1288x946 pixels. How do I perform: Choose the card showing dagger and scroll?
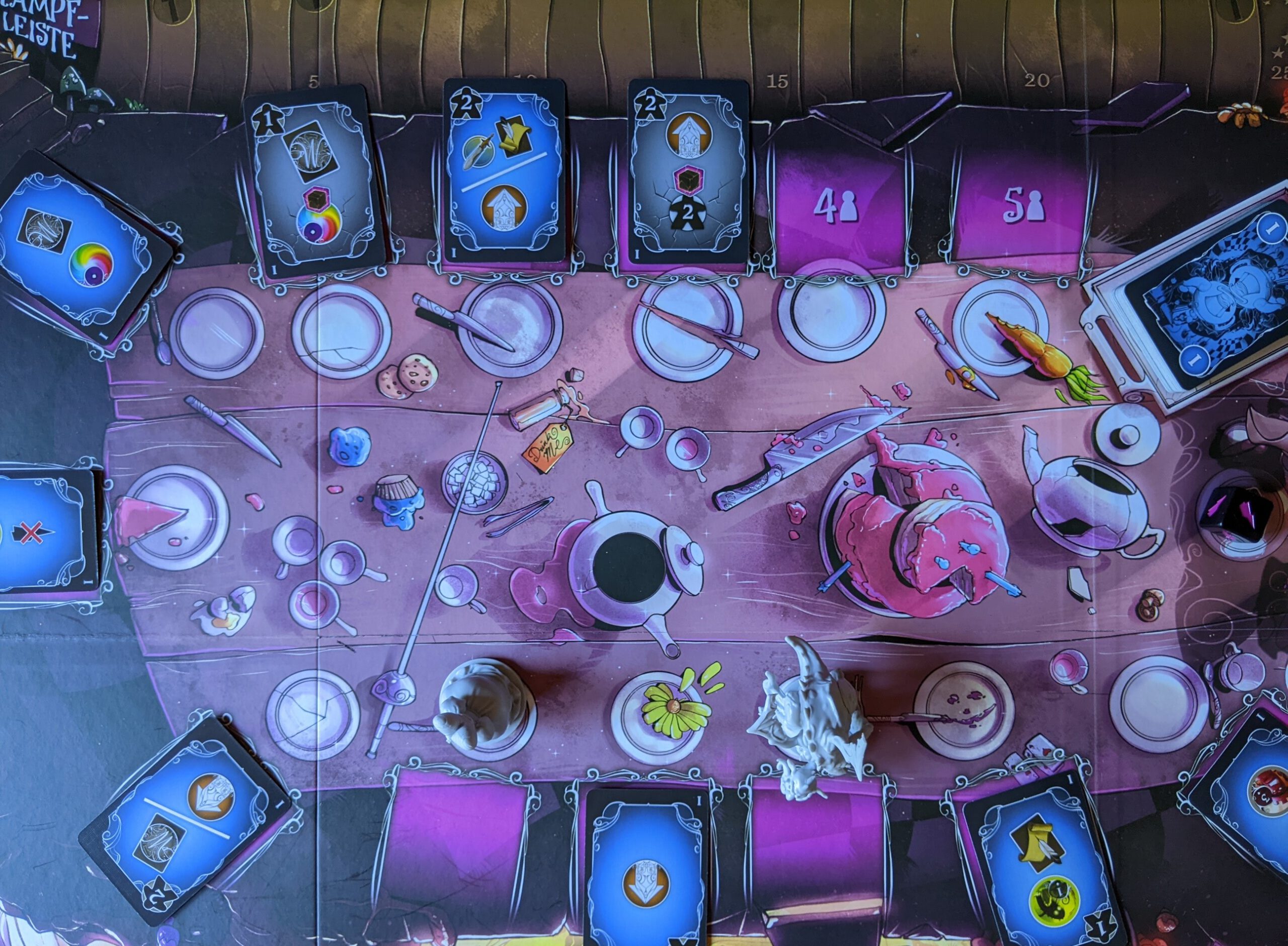[505, 170]
